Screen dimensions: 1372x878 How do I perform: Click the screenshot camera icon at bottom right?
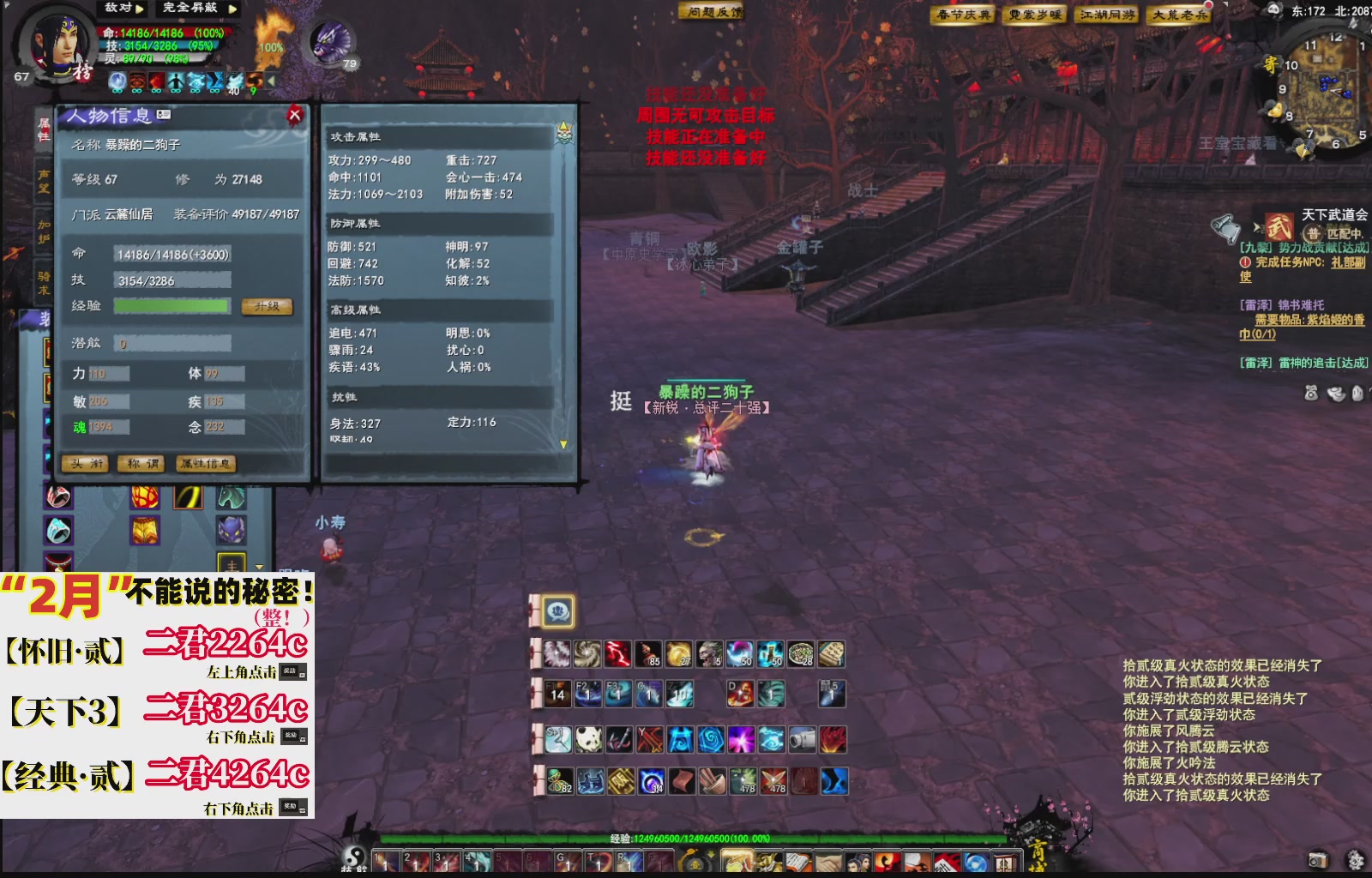(1318, 861)
